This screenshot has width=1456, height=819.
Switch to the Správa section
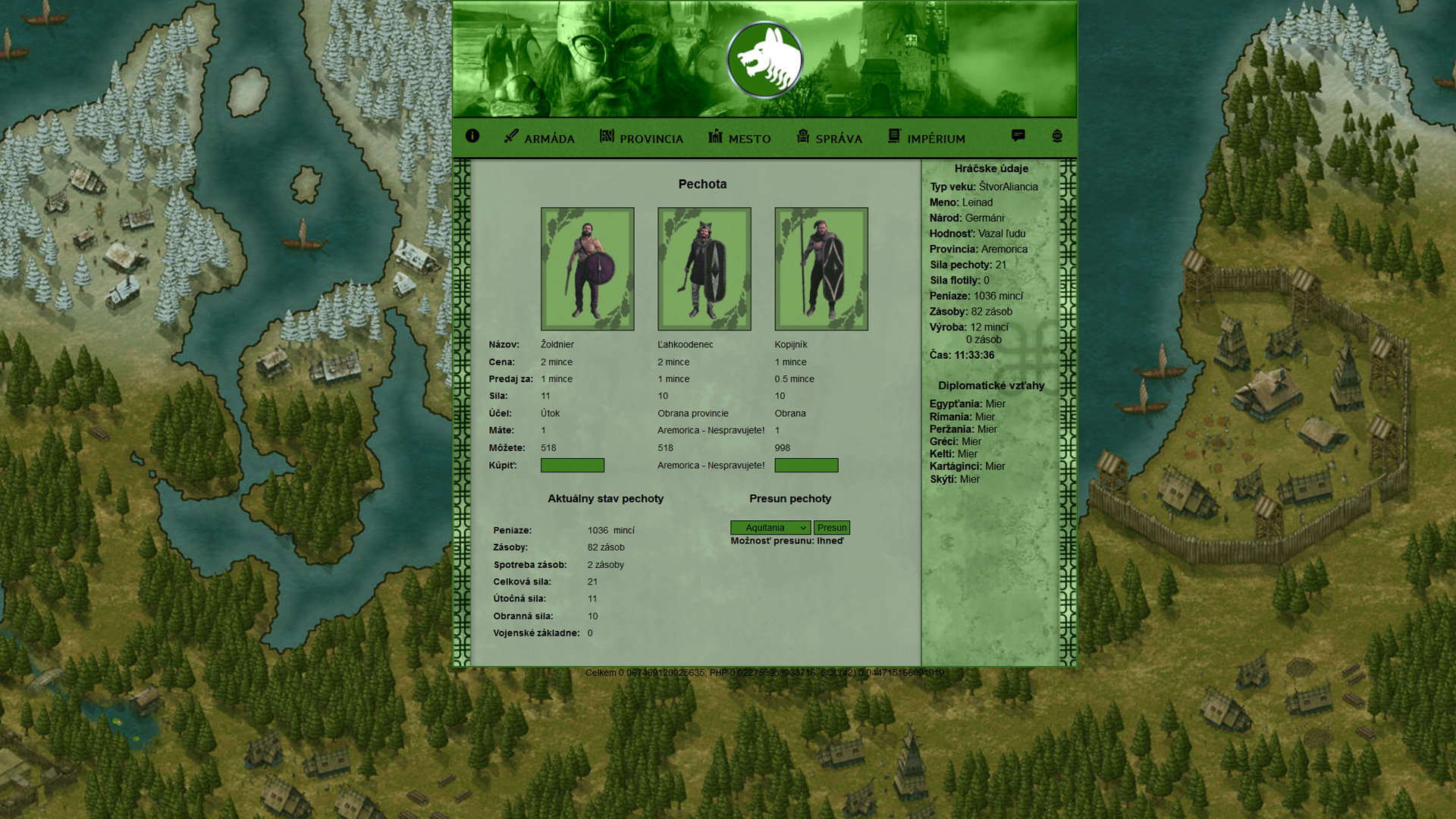click(829, 137)
